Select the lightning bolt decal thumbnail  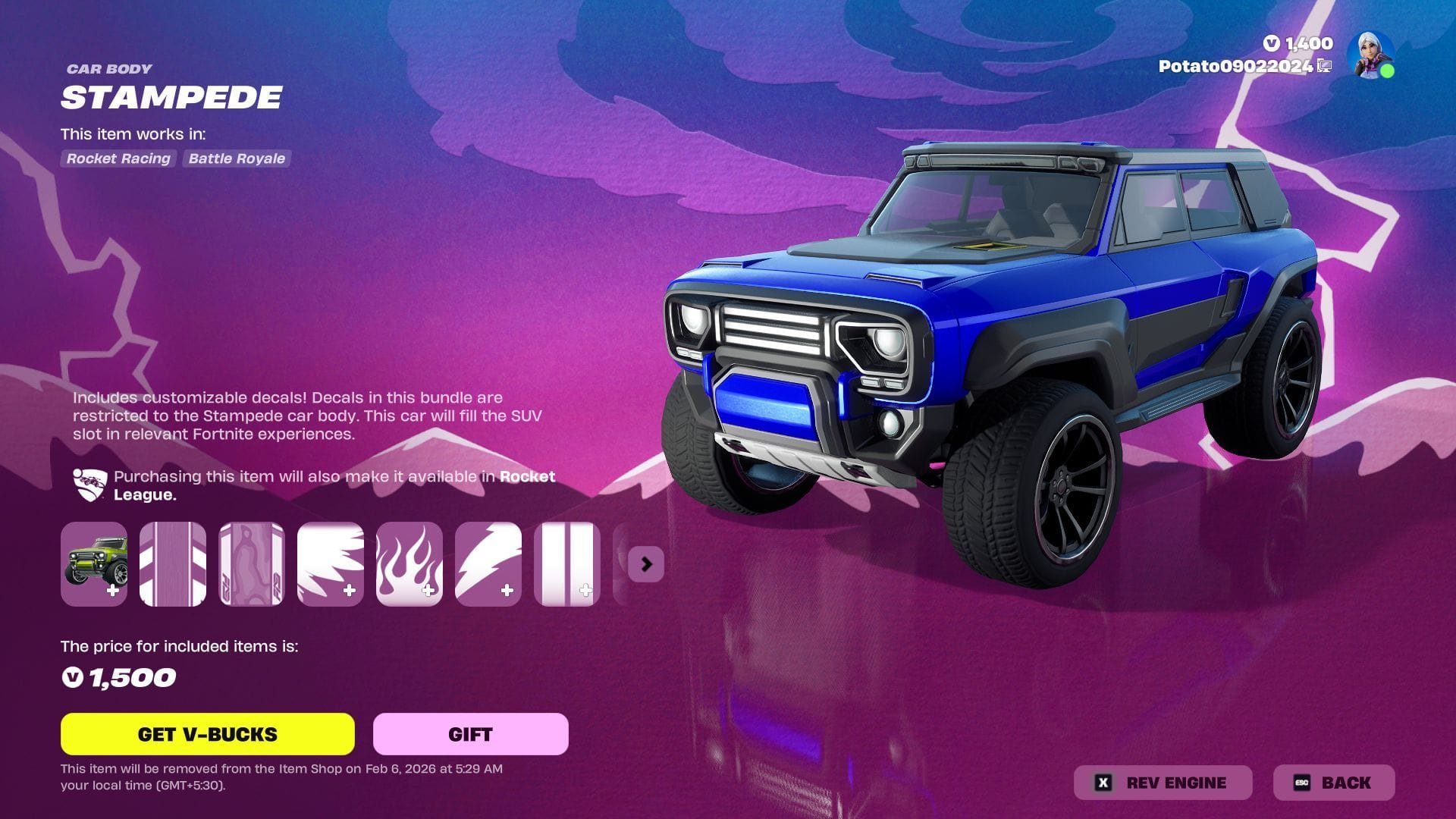pyautogui.click(x=488, y=564)
